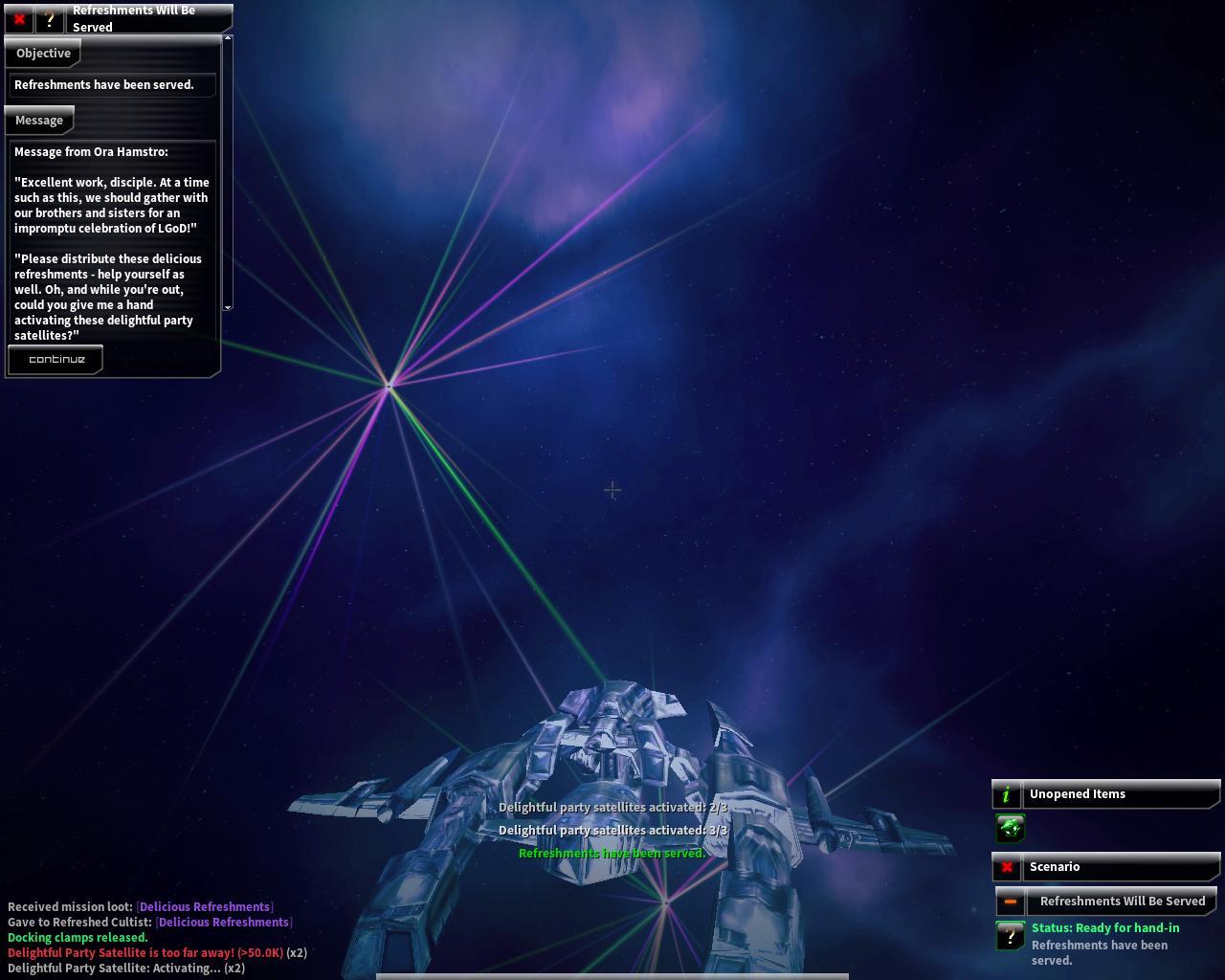This screenshot has height=980, width=1225.
Task: Open the mission status question mark icon
Action: (x=1010, y=936)
